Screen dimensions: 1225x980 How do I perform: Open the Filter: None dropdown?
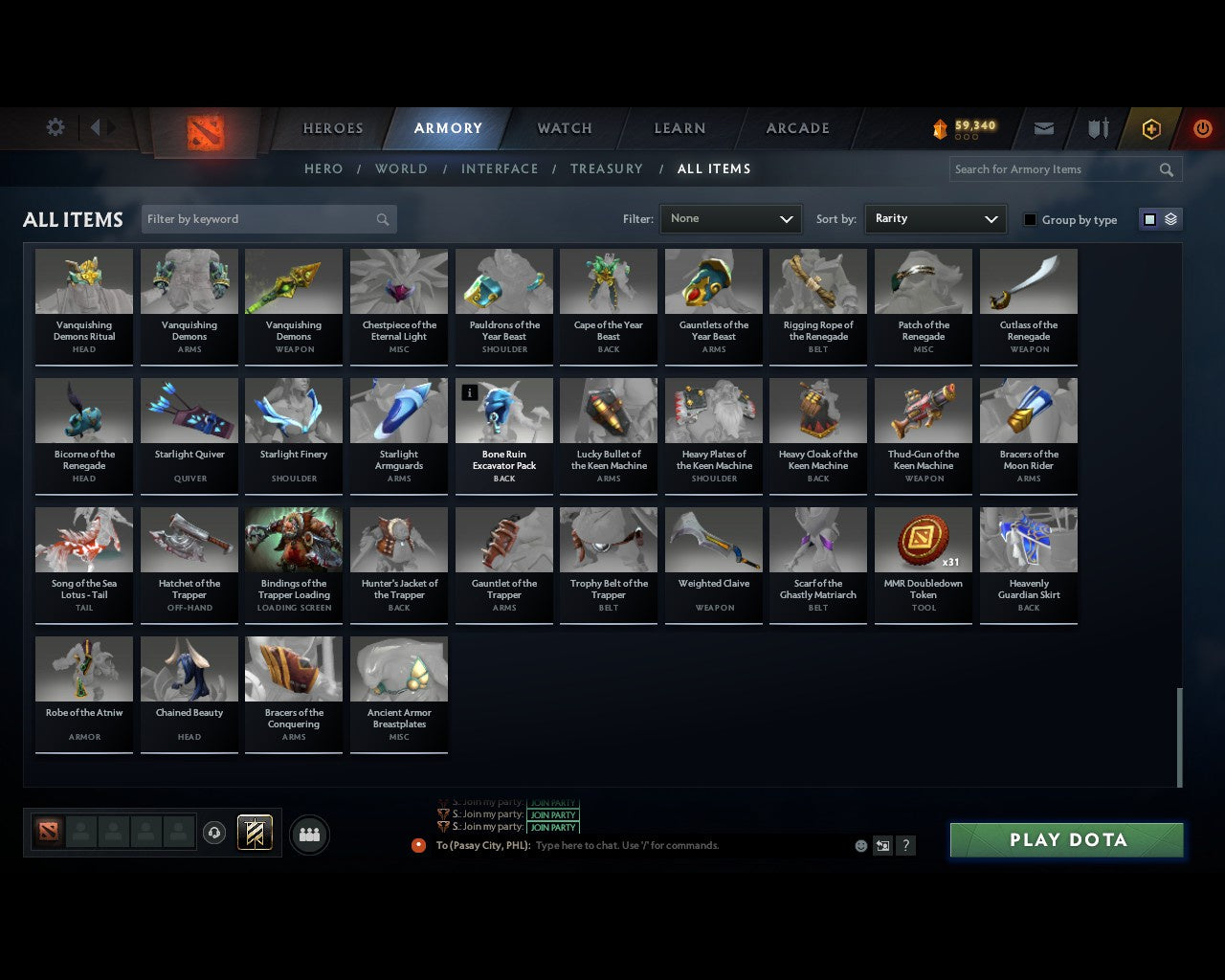(730, 218)
